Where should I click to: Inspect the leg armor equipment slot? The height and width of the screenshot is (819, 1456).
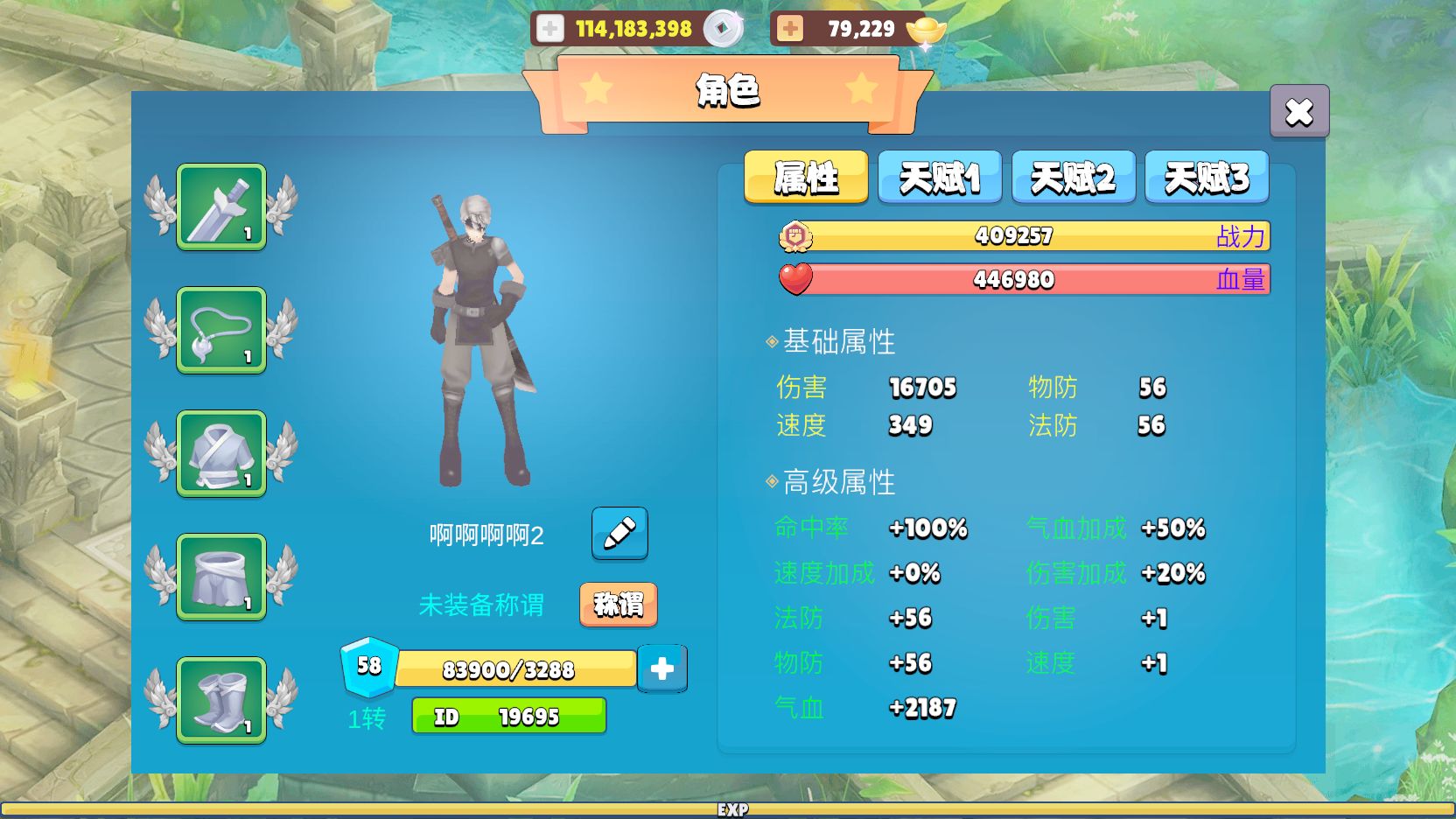pyautogui.click(x=220, y=577)
